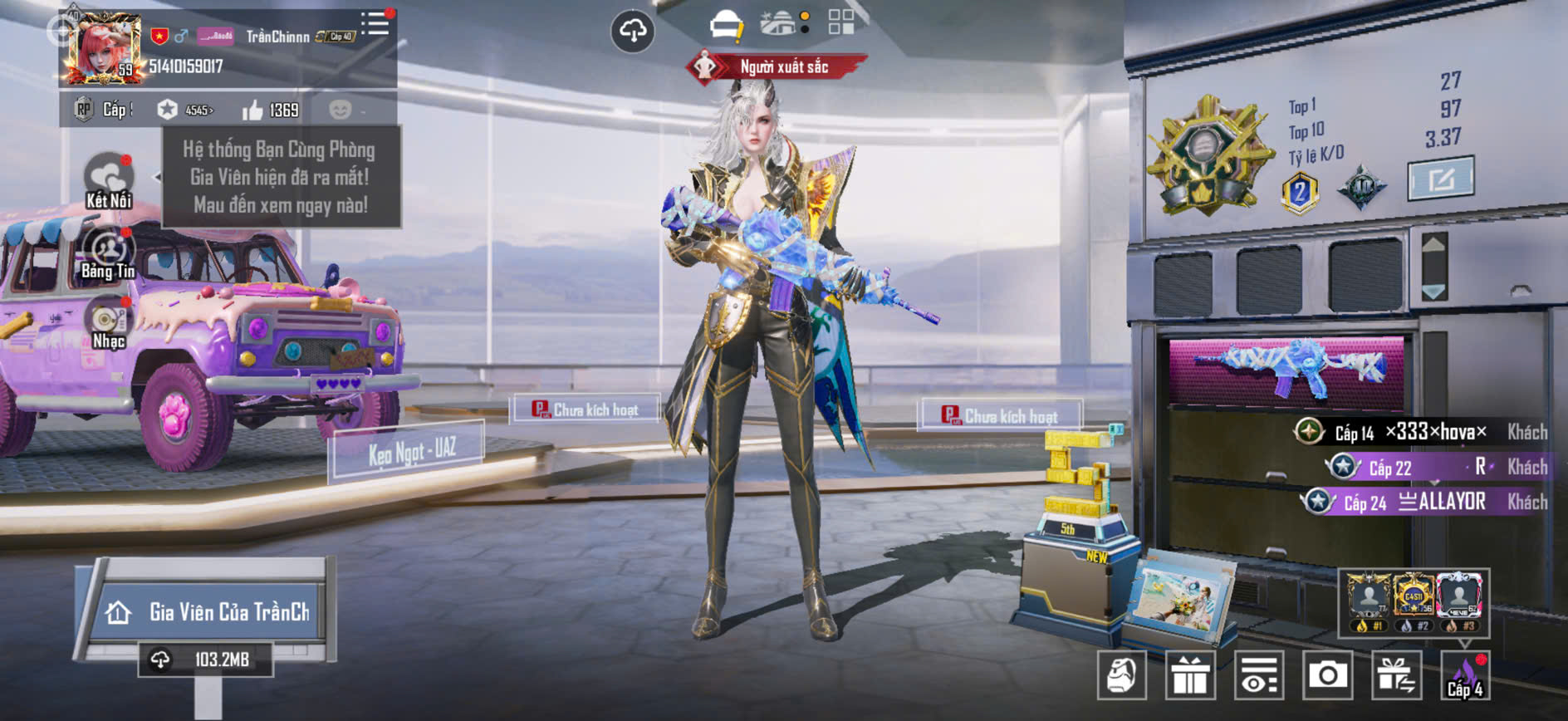Open the backpack inventory button

click(x=1121, y=675)
